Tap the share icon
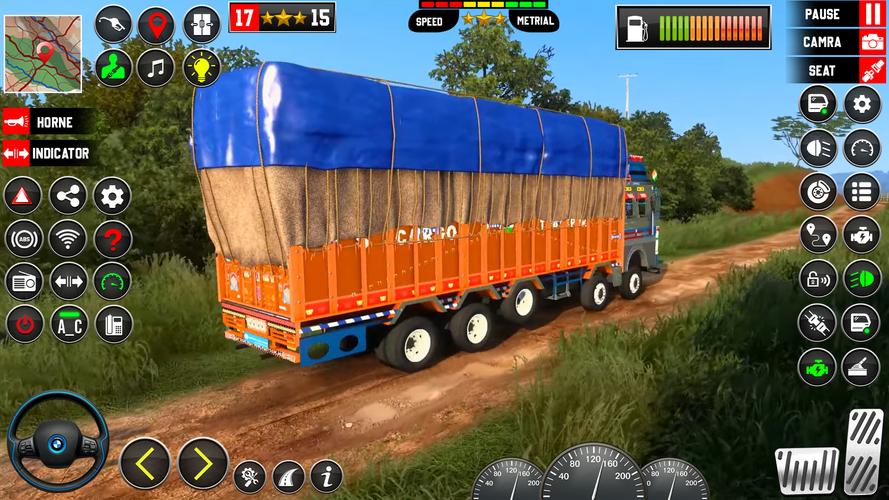 tap(68, 195)
